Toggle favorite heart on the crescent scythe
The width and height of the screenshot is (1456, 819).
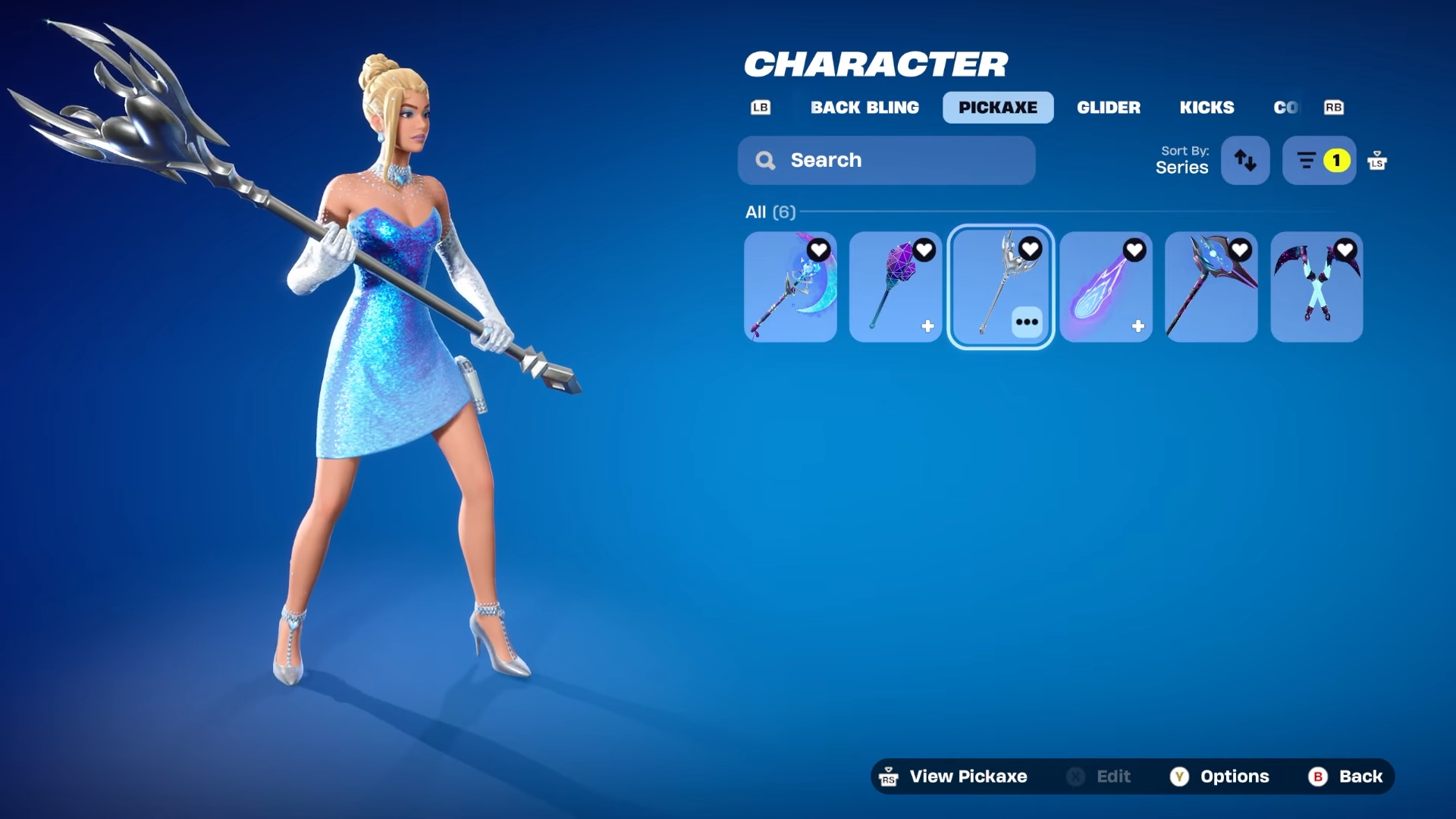point(818,250)
